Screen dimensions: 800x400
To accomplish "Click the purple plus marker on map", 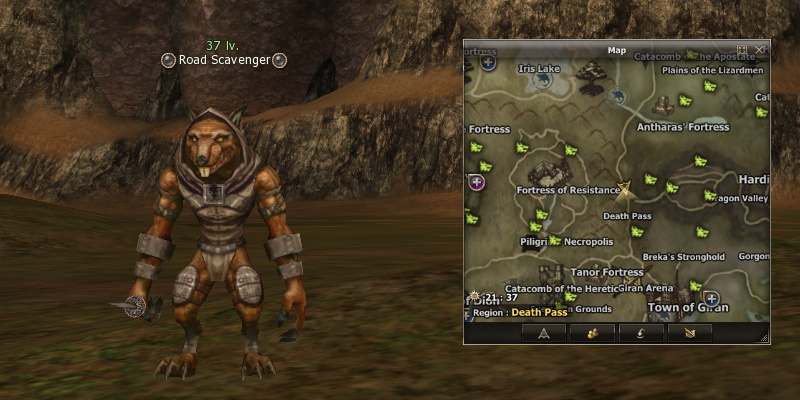I will point(477,182).
